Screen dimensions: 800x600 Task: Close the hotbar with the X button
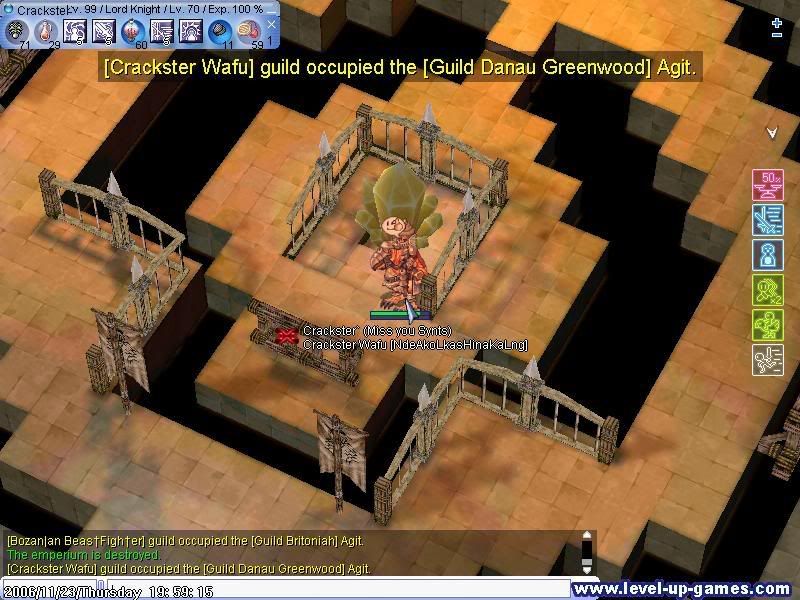[x=270, y=25]
